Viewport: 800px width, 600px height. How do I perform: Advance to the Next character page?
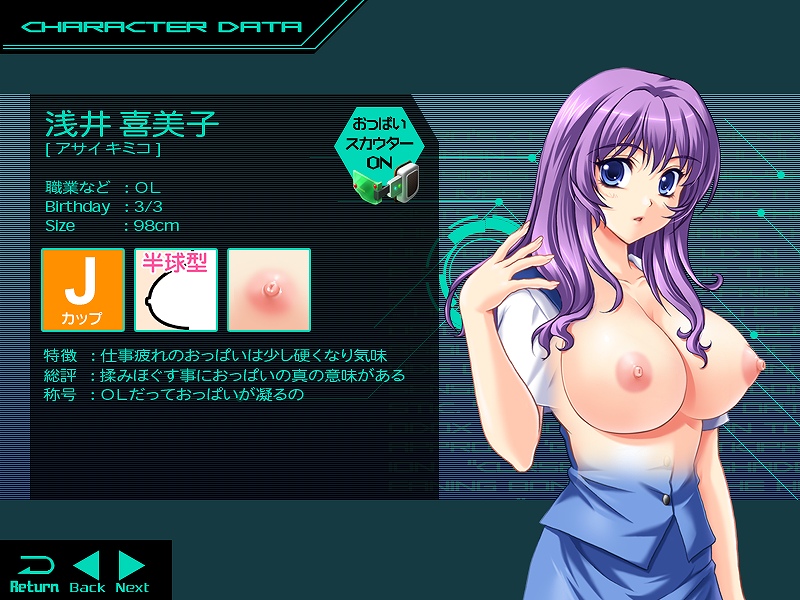coord(132,573)
